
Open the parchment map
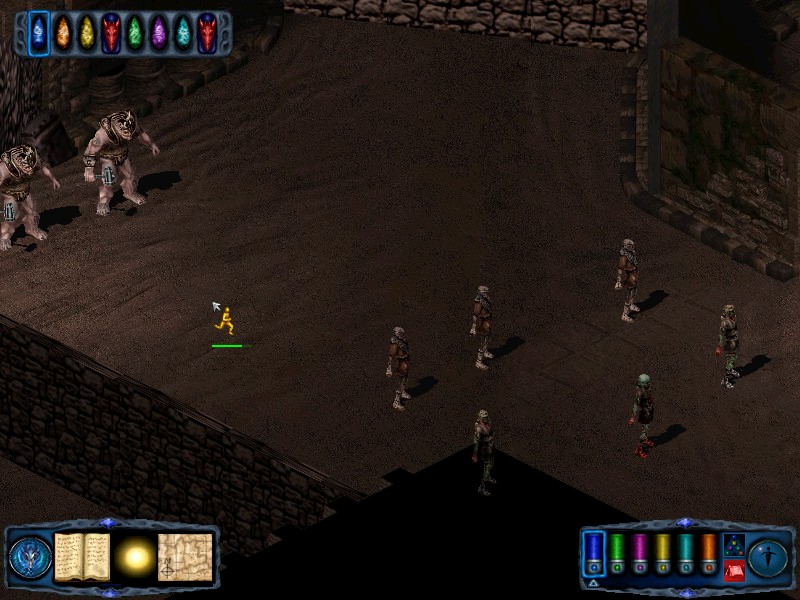point(185,557)
